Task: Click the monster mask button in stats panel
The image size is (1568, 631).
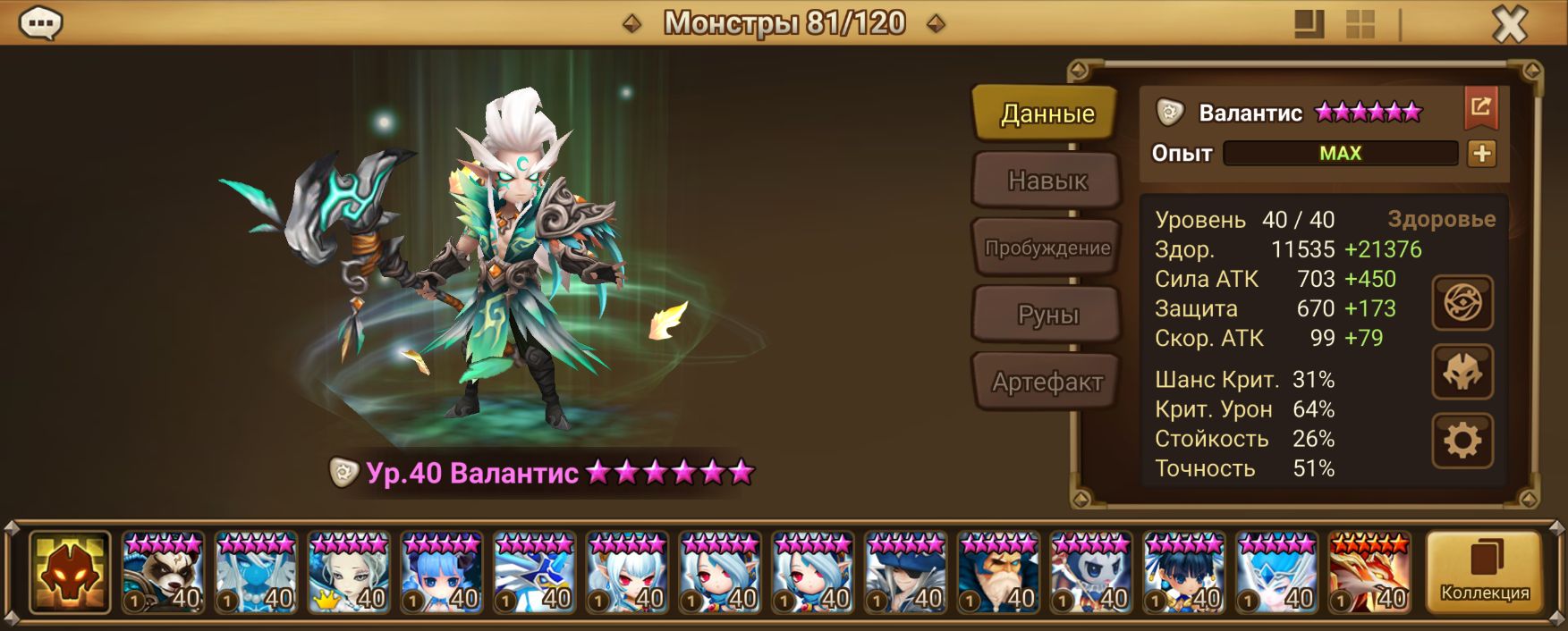Action: pos(1462,372)
